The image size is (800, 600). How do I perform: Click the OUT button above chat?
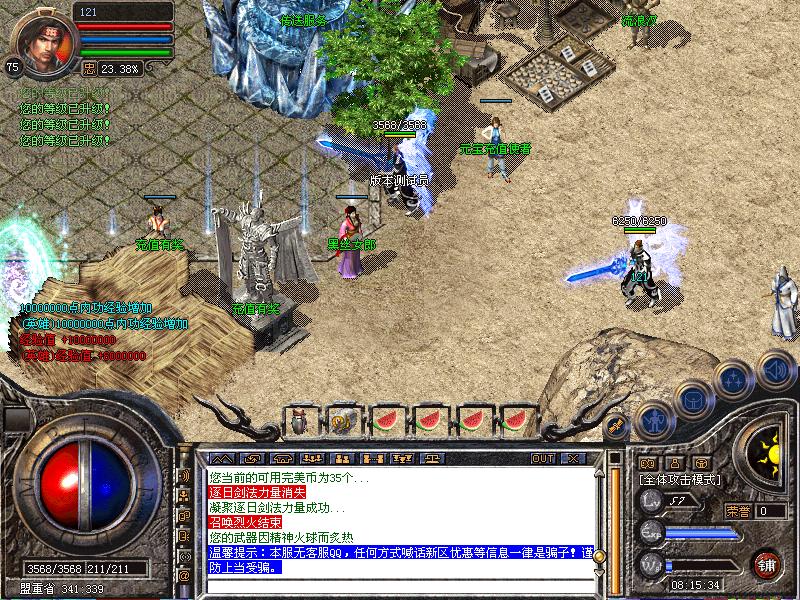(542, 458)
